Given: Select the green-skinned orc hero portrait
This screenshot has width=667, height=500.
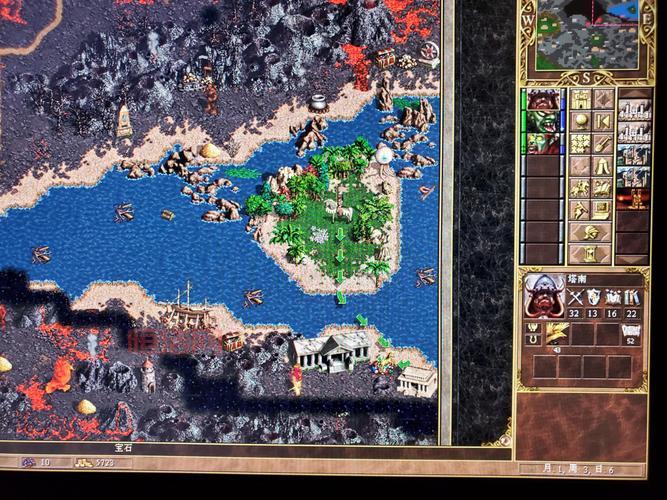Looking at the screenshot, I should 543,120.
